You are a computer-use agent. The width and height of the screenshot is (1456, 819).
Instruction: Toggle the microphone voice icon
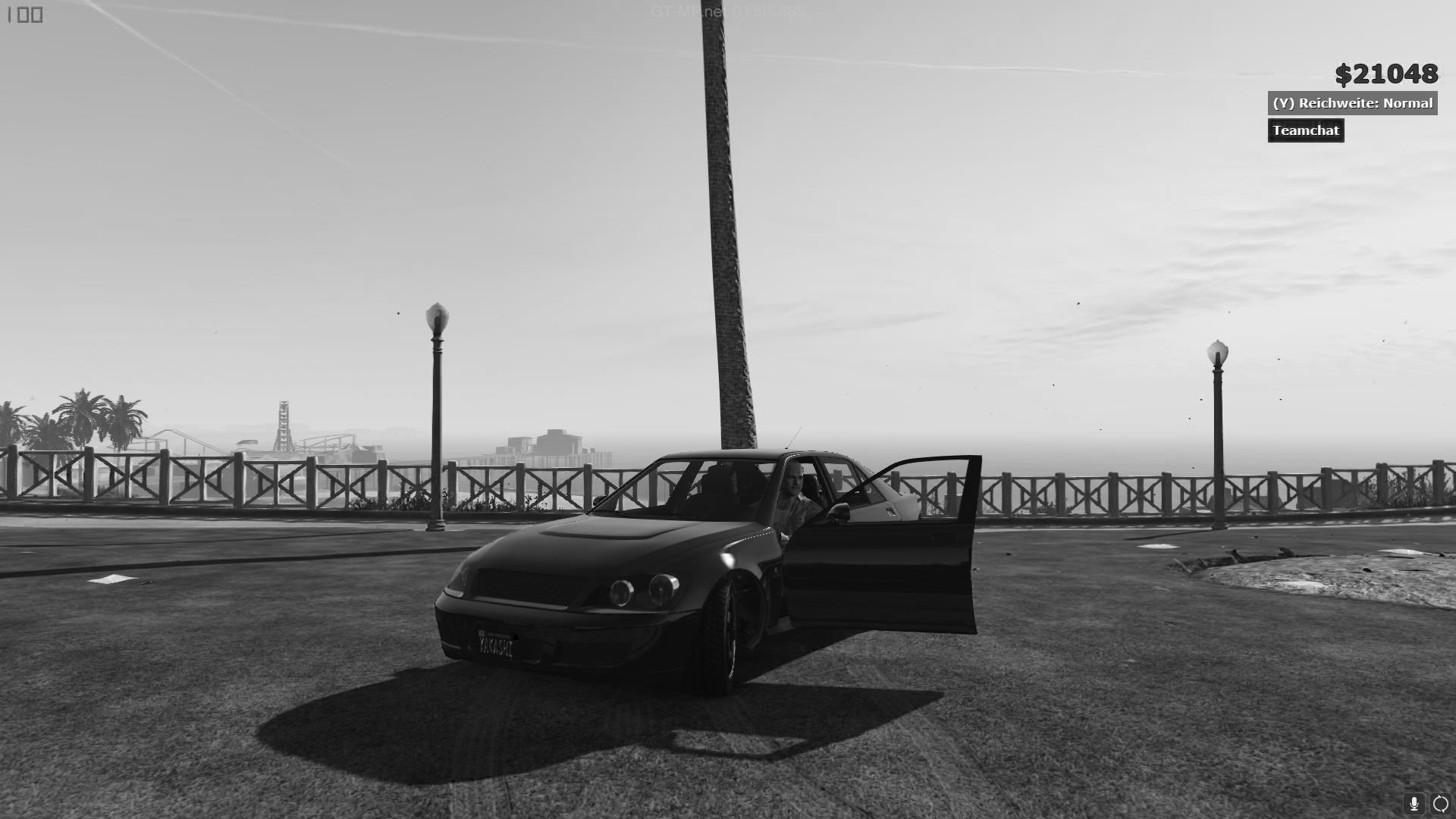tap(1414, 803)
